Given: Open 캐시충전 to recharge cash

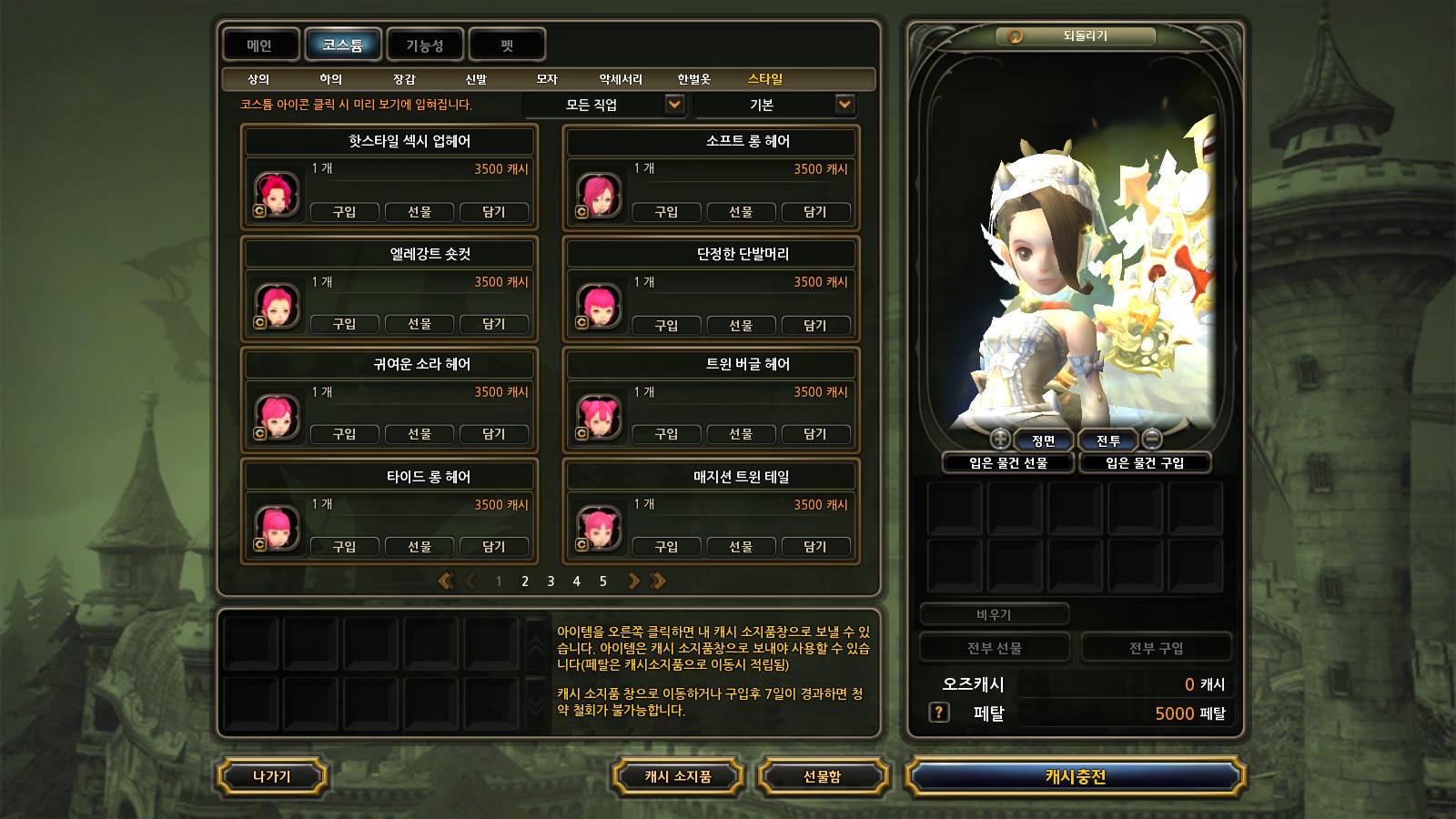Looking at the screenshot, I should (1075, 776).
